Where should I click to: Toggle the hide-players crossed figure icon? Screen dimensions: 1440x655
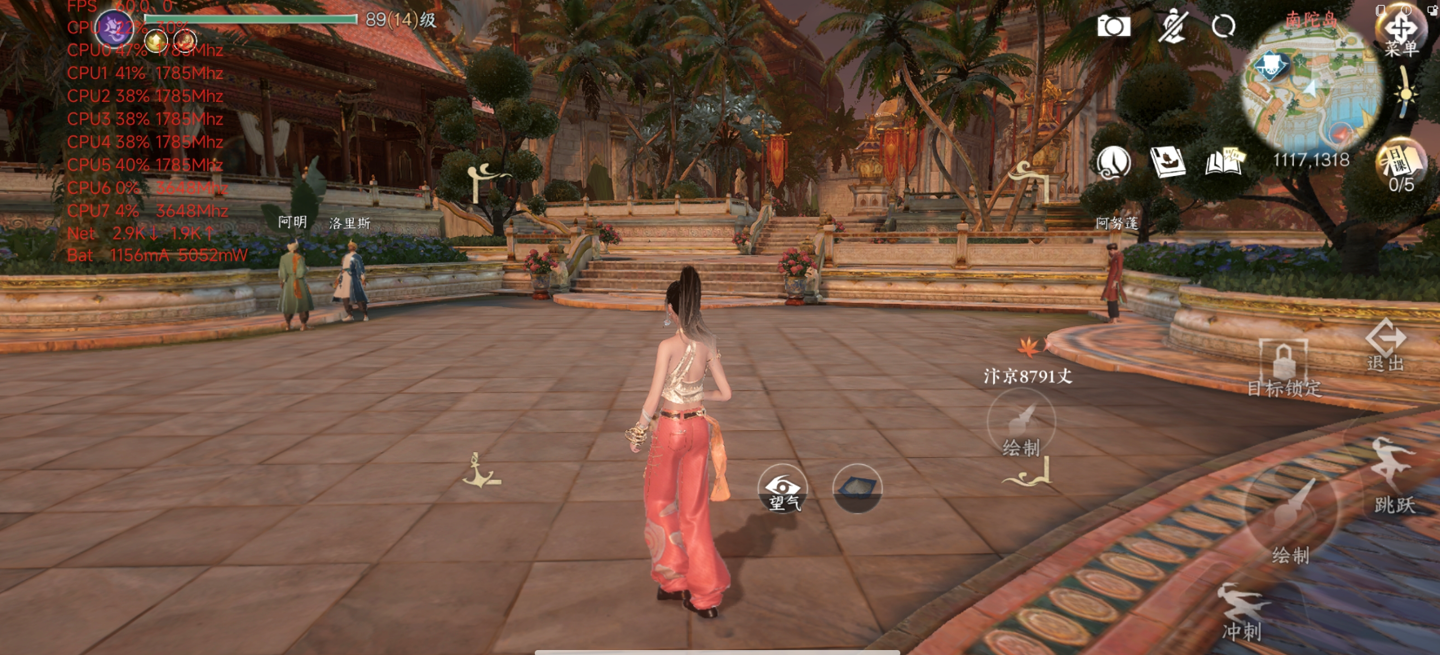pos(1172,26)
